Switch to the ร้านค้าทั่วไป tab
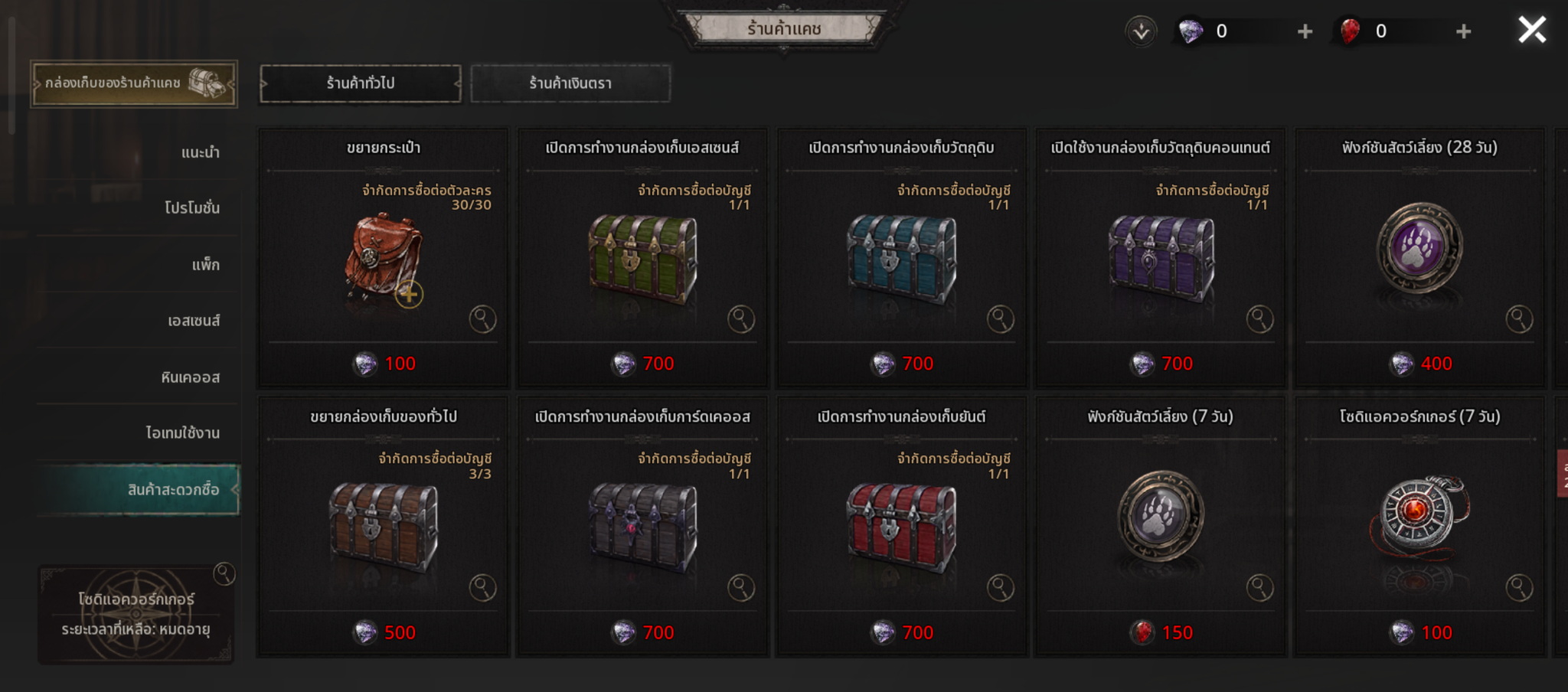 [x=361, y=83]
